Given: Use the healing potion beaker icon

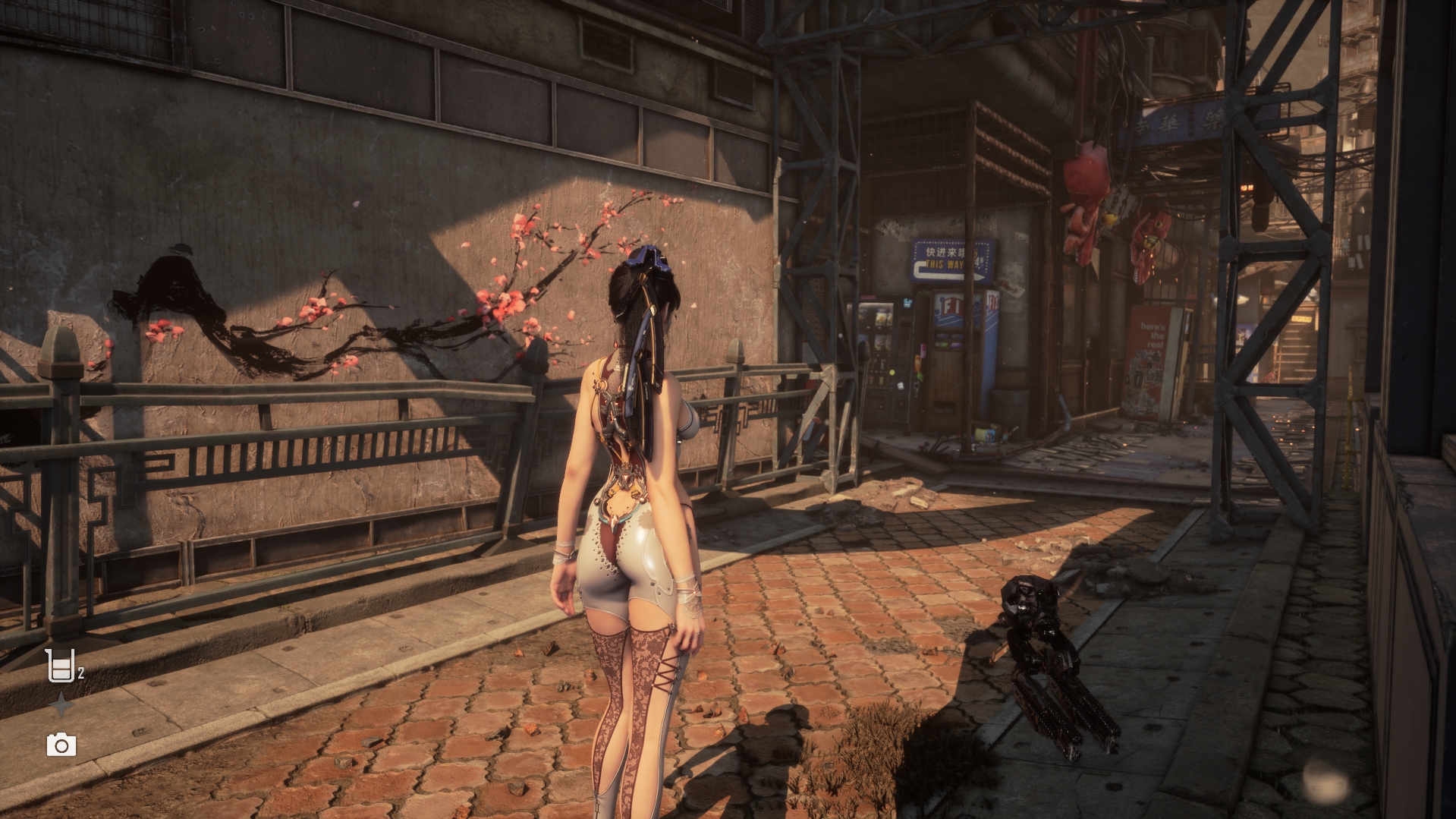Looking at the screenshot, I should [60, 666].
